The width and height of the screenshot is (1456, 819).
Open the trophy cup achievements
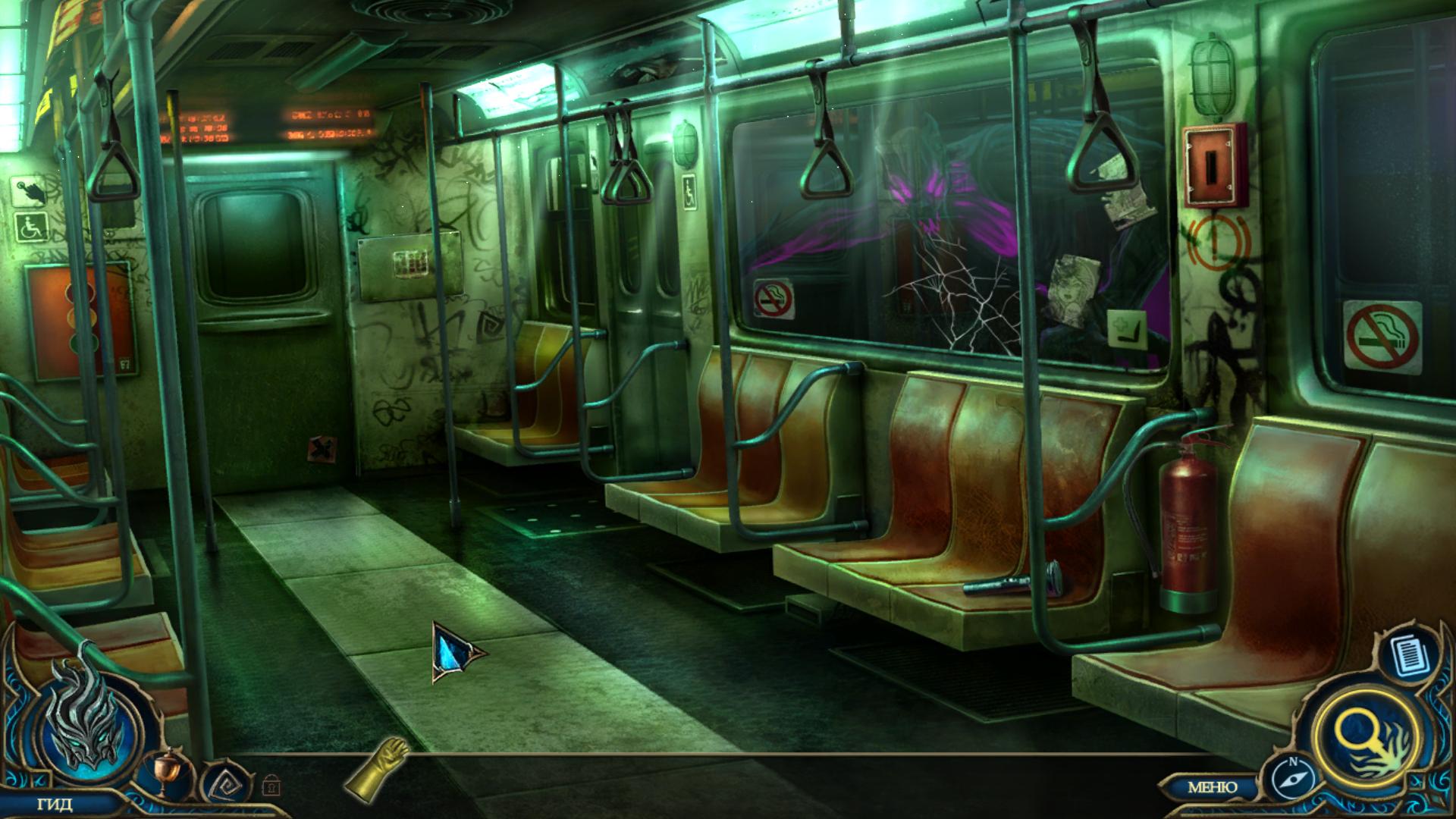pos(163,773)
